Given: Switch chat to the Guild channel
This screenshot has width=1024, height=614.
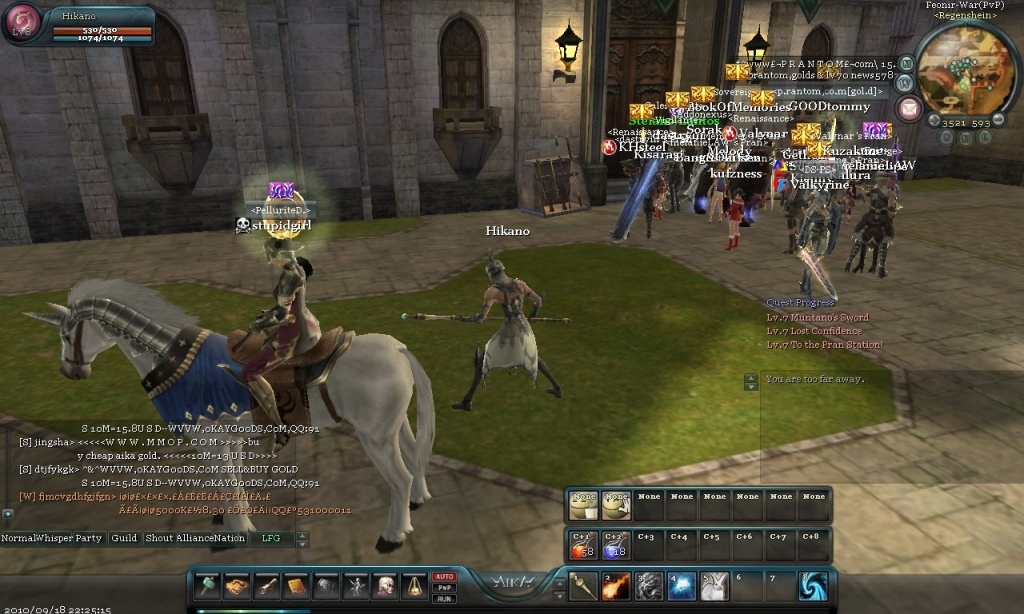Looking at the screenshot, I should click(x=124, y=538).
